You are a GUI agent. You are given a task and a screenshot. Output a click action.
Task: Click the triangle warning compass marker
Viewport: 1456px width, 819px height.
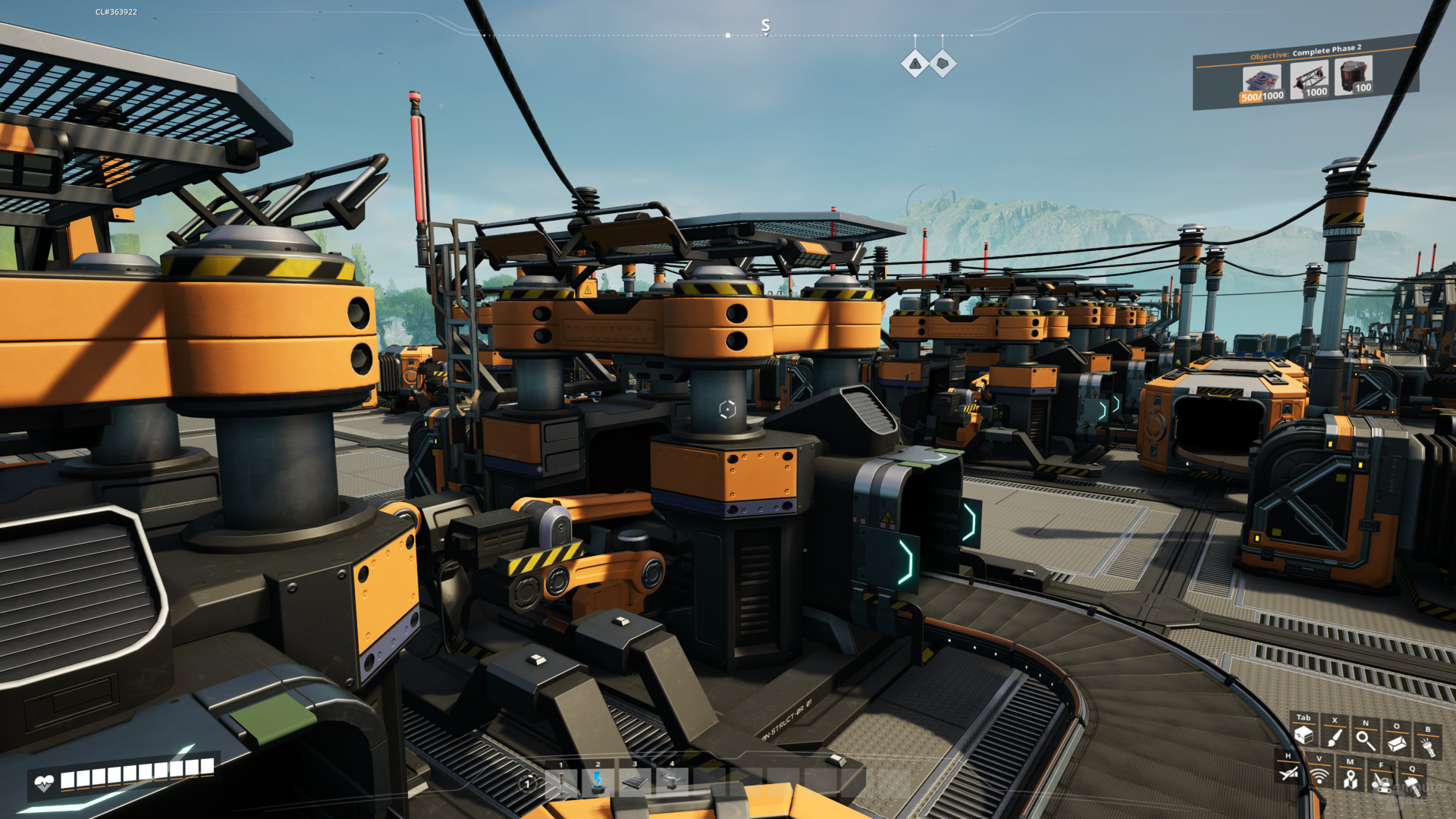pyautogui.click(x=915, y=64)
